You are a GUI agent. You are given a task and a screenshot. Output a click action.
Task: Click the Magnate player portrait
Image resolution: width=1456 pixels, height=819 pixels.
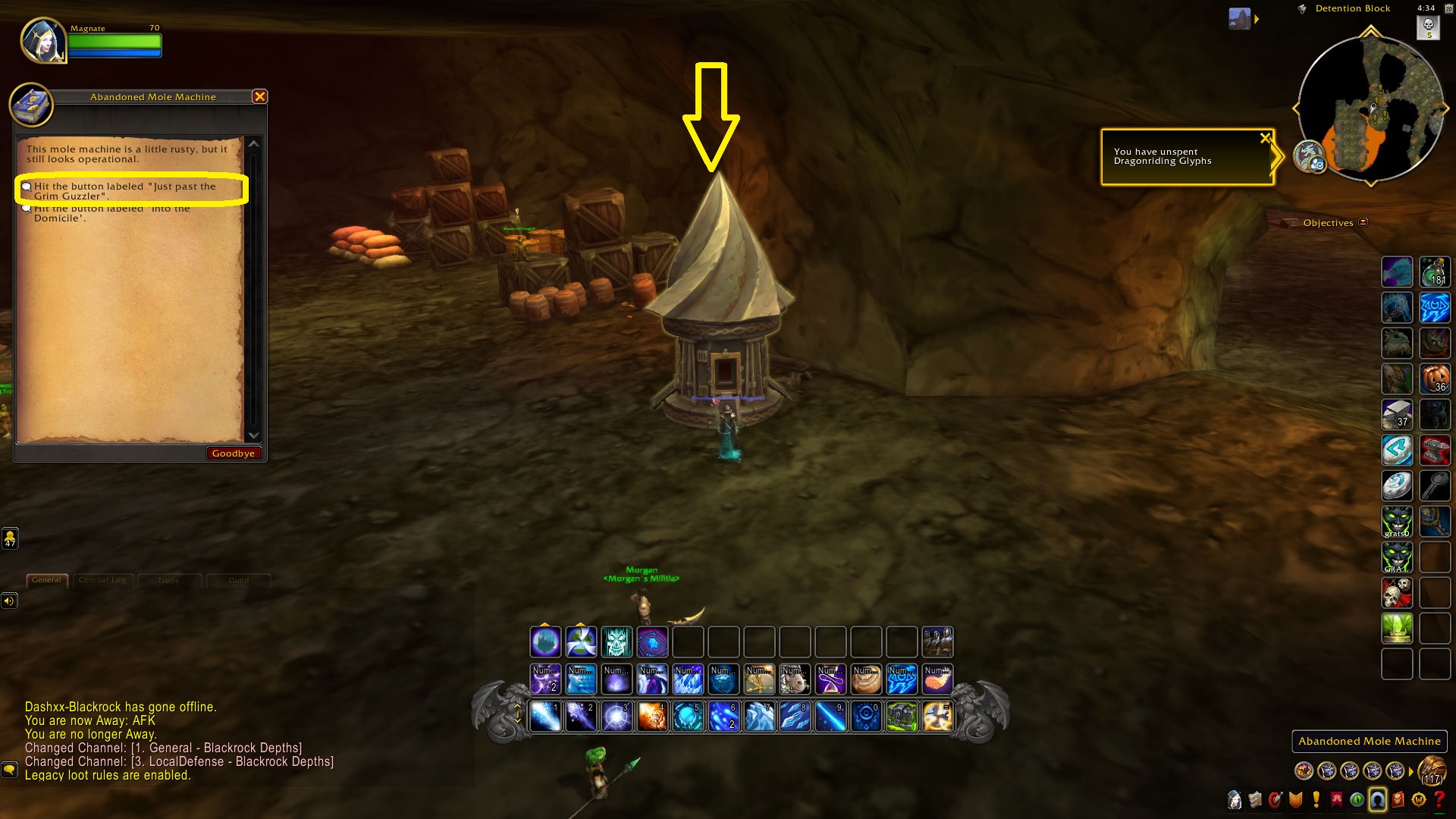click(x=42, y=40)
